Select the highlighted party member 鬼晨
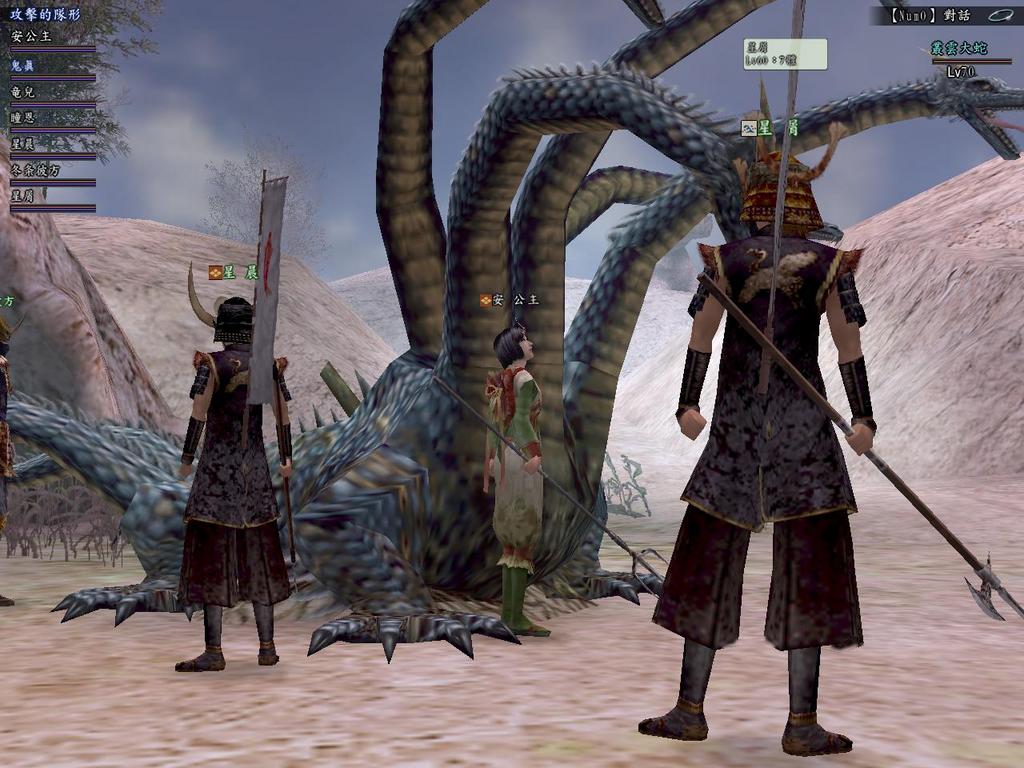This screenshot has height=768, width=1024. click(x=24, y=64)
